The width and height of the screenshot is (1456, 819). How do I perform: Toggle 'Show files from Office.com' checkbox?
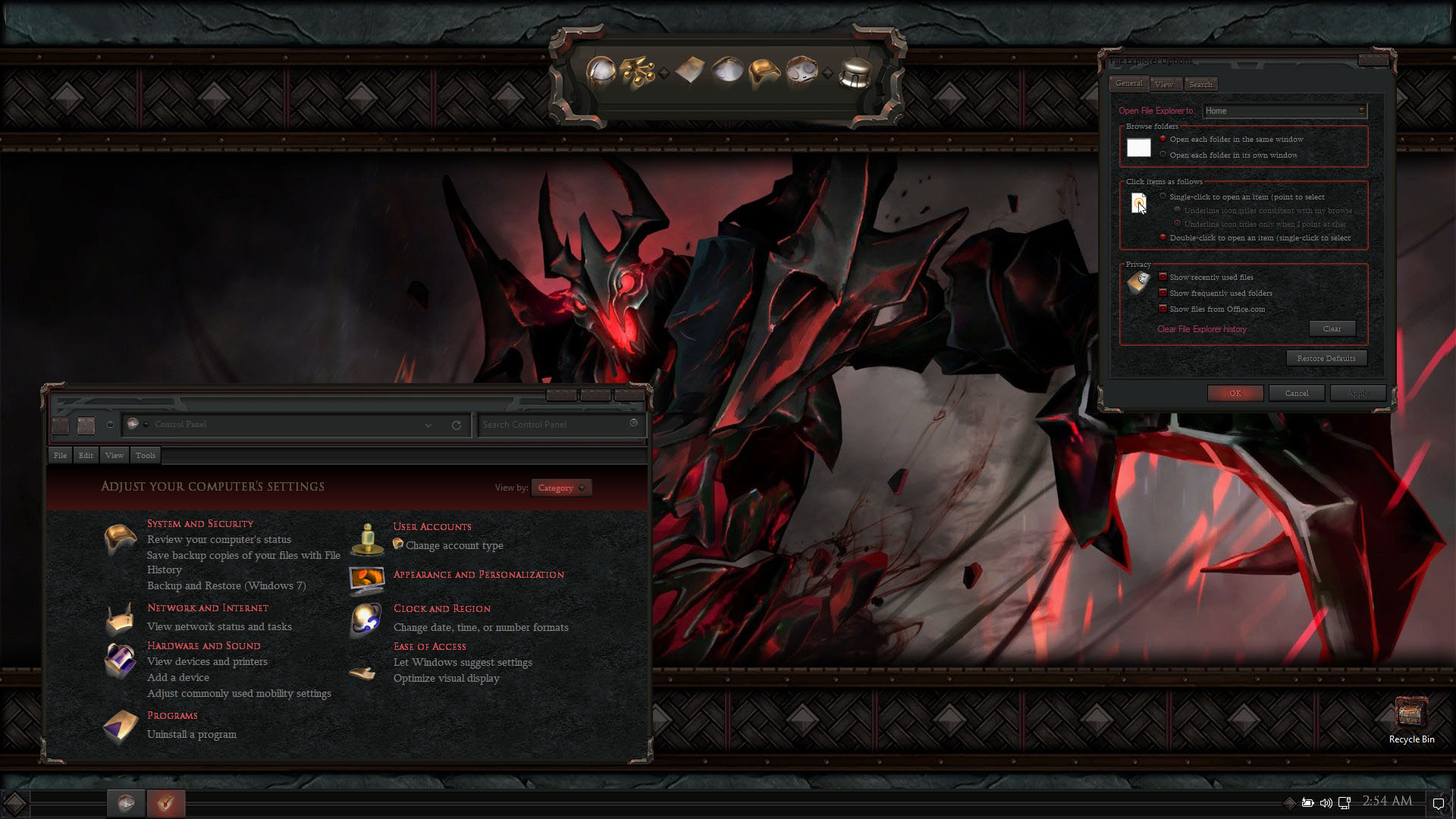1163,309
